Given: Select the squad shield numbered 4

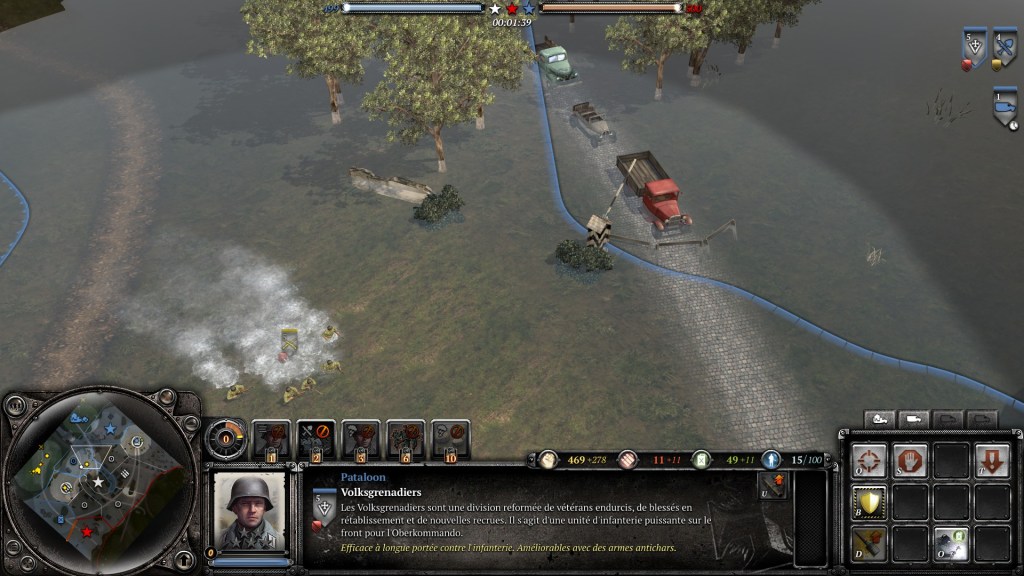Looking at the screenshot, I should (1004, 48).
